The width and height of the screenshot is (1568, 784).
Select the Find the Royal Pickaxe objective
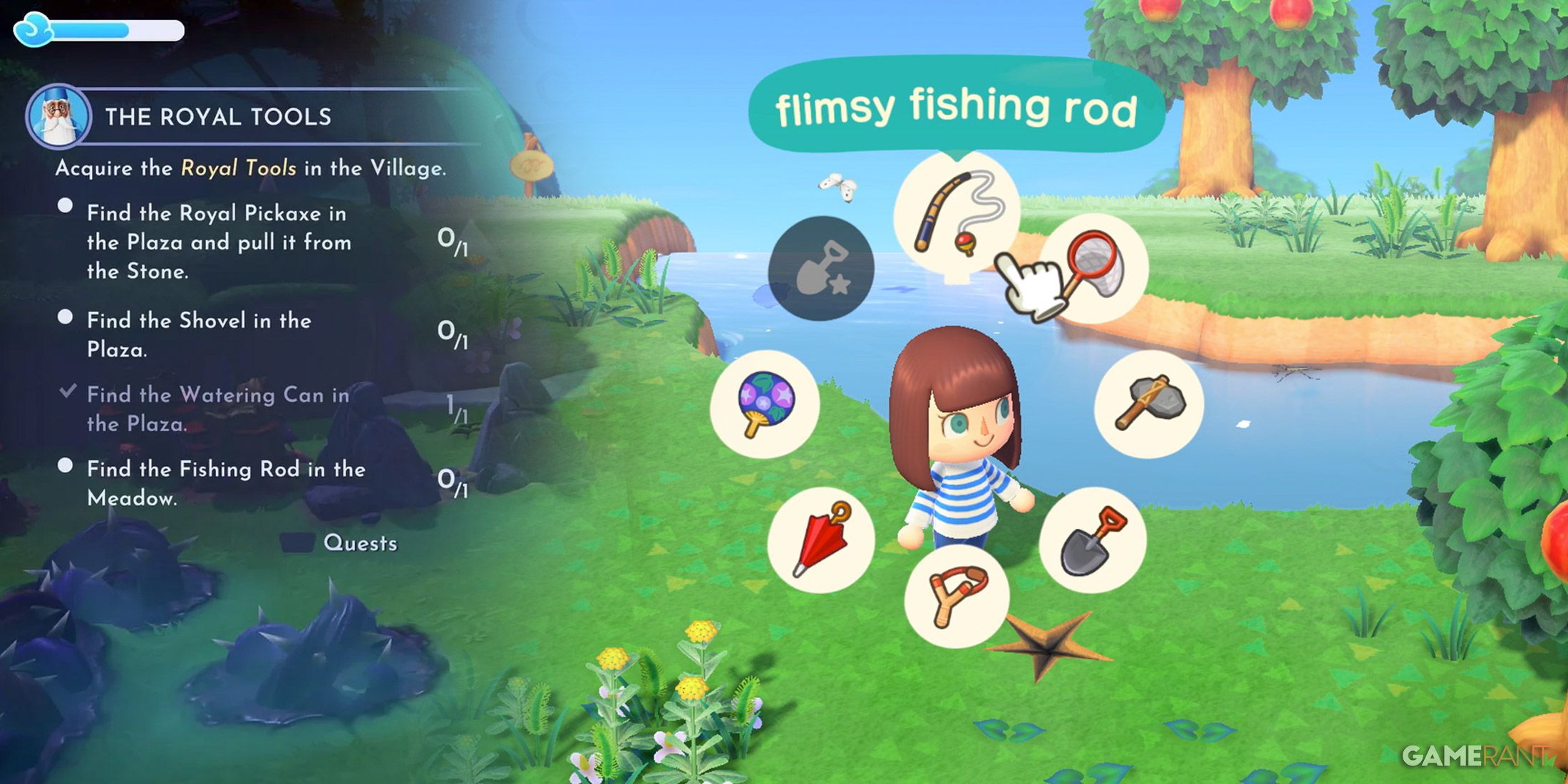218,242
